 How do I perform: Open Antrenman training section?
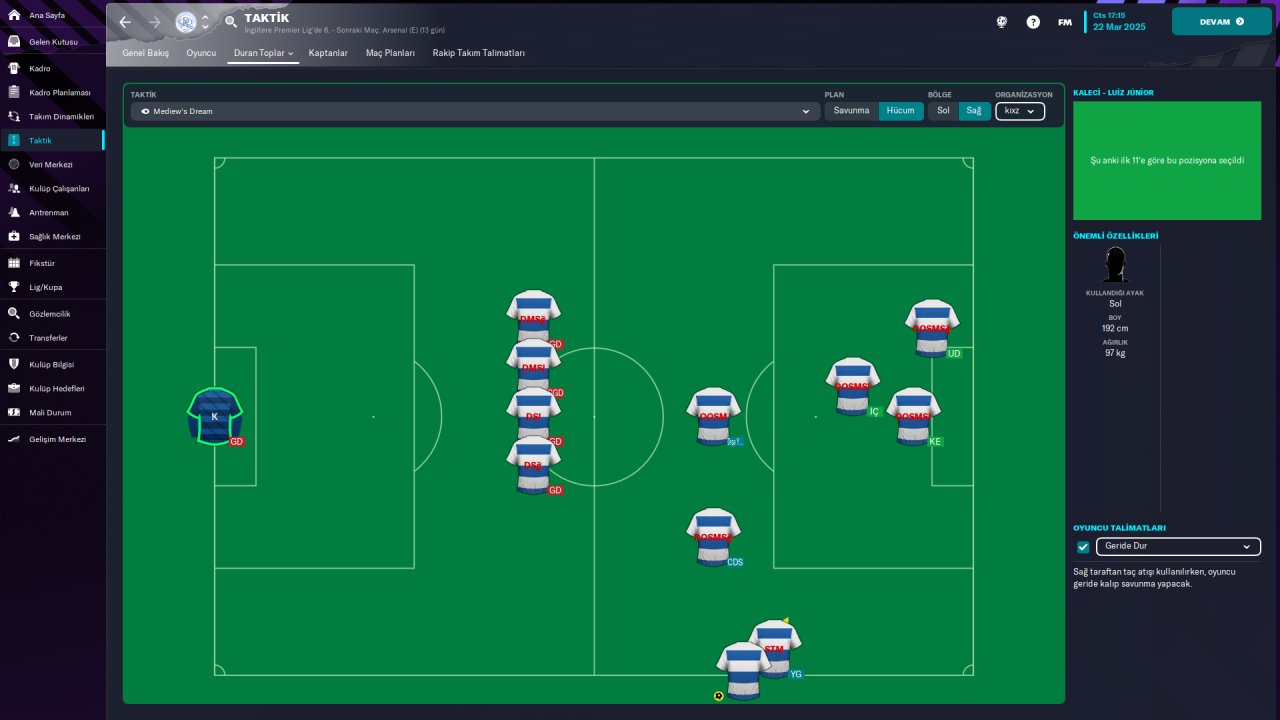tap(48, 212)
